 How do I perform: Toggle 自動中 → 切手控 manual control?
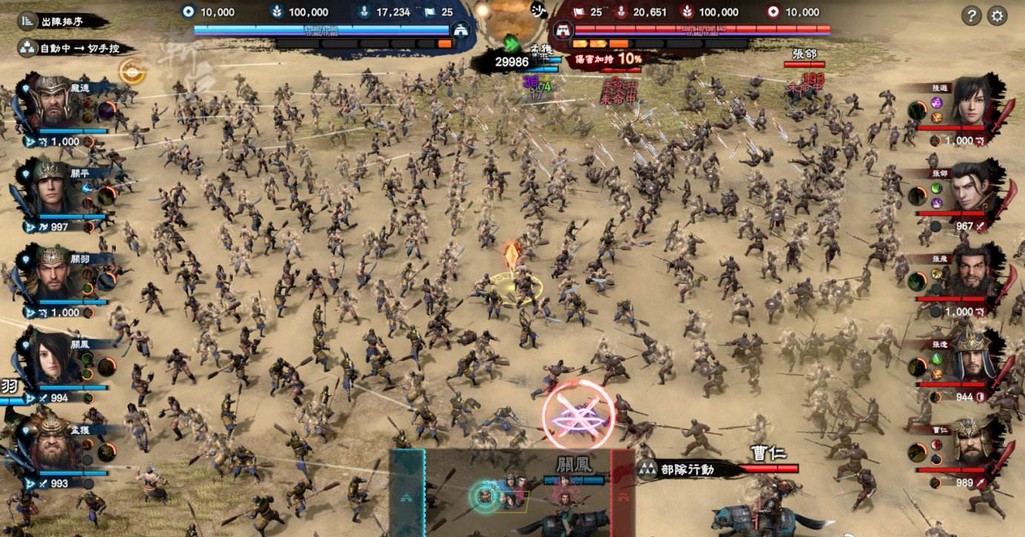(x=75, y=47)
